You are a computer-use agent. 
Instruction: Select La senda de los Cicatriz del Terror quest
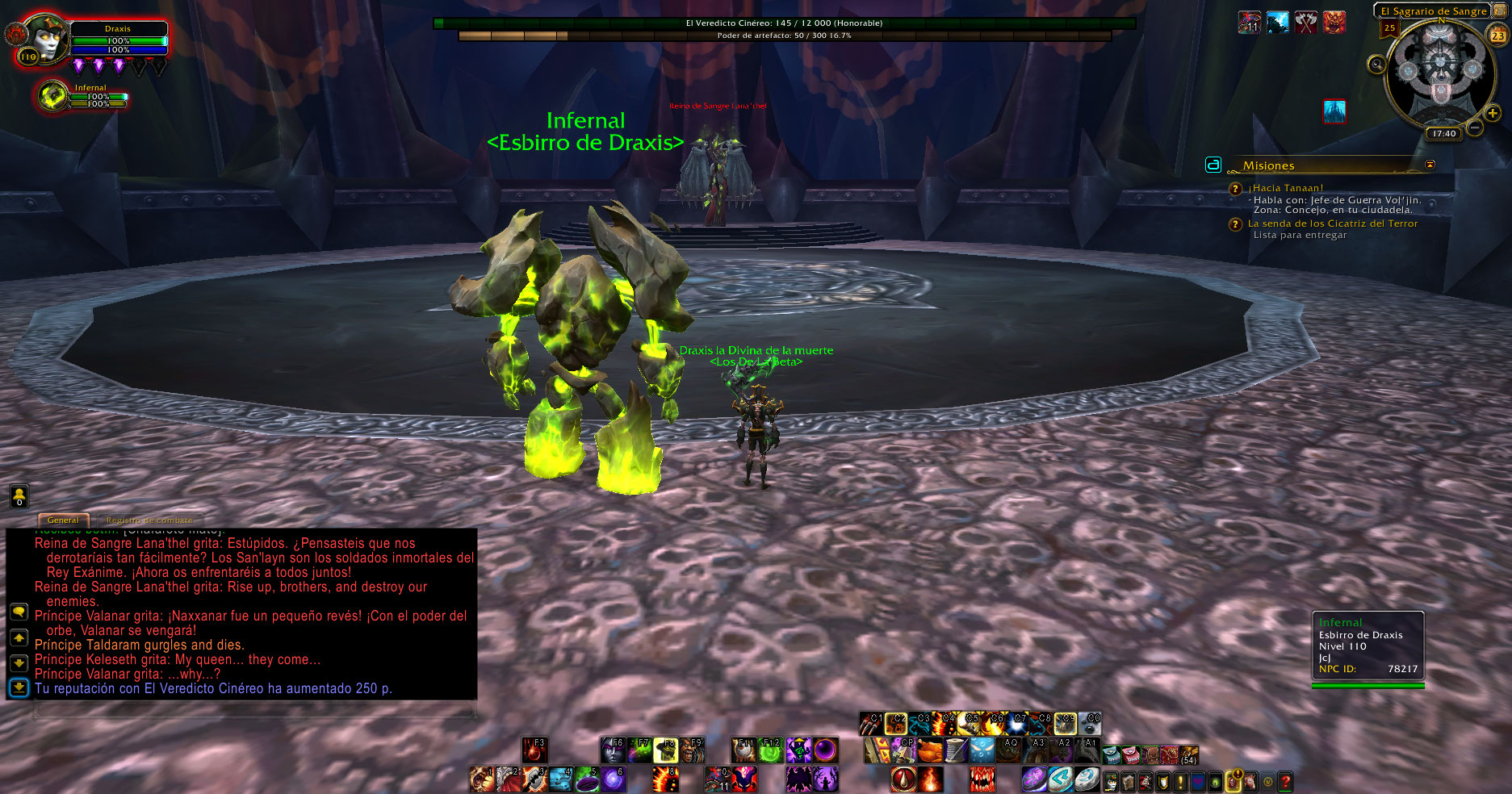(1332, 224)
